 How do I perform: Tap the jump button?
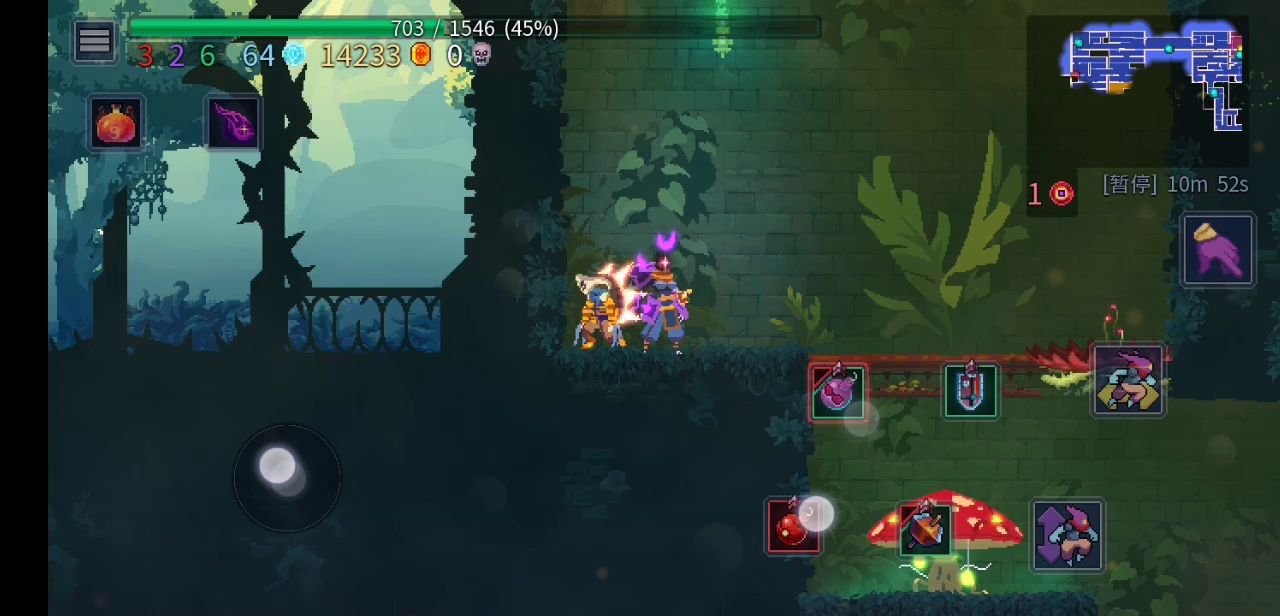[1067, 535]
